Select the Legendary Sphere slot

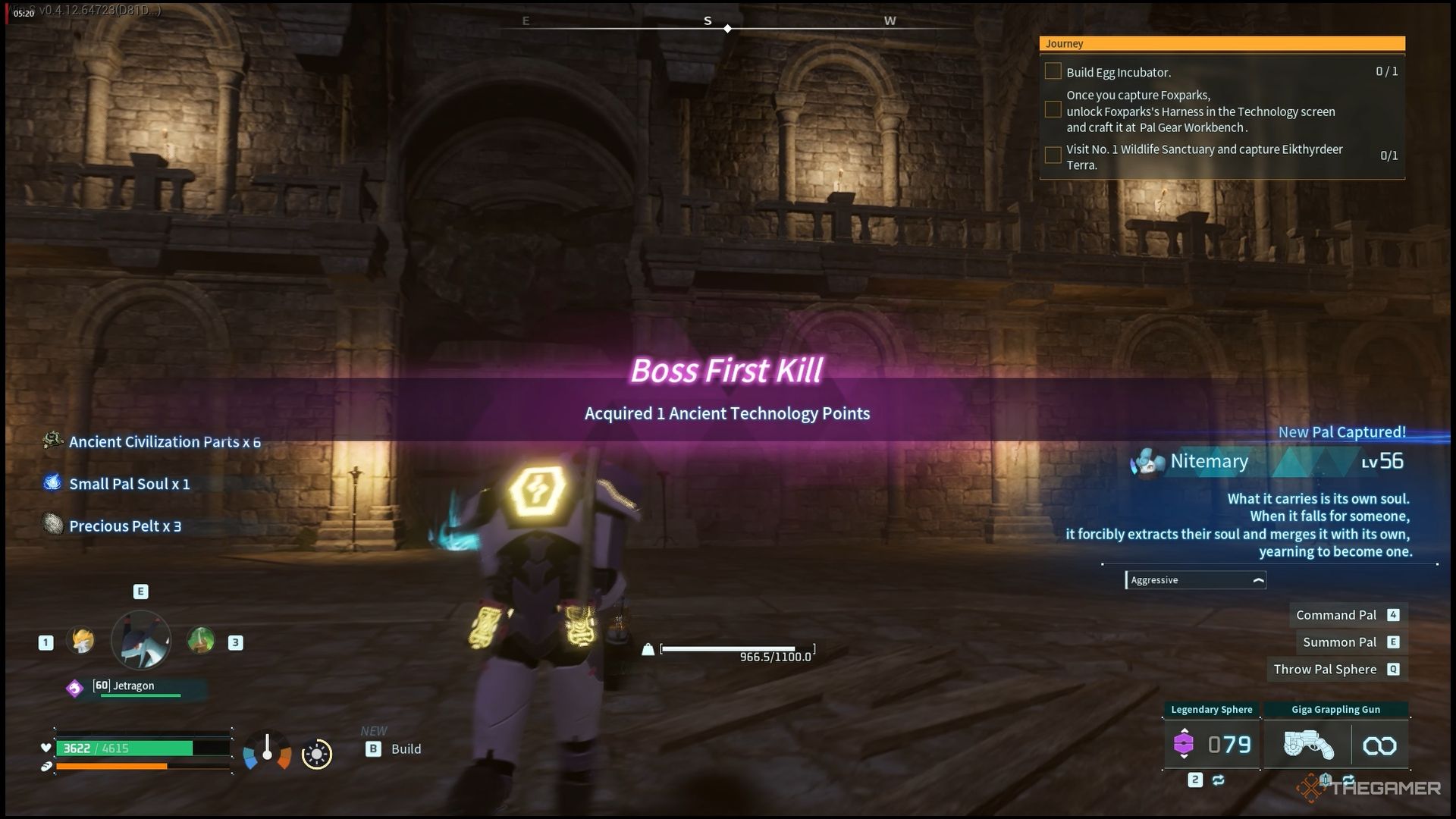(1211, 745)
